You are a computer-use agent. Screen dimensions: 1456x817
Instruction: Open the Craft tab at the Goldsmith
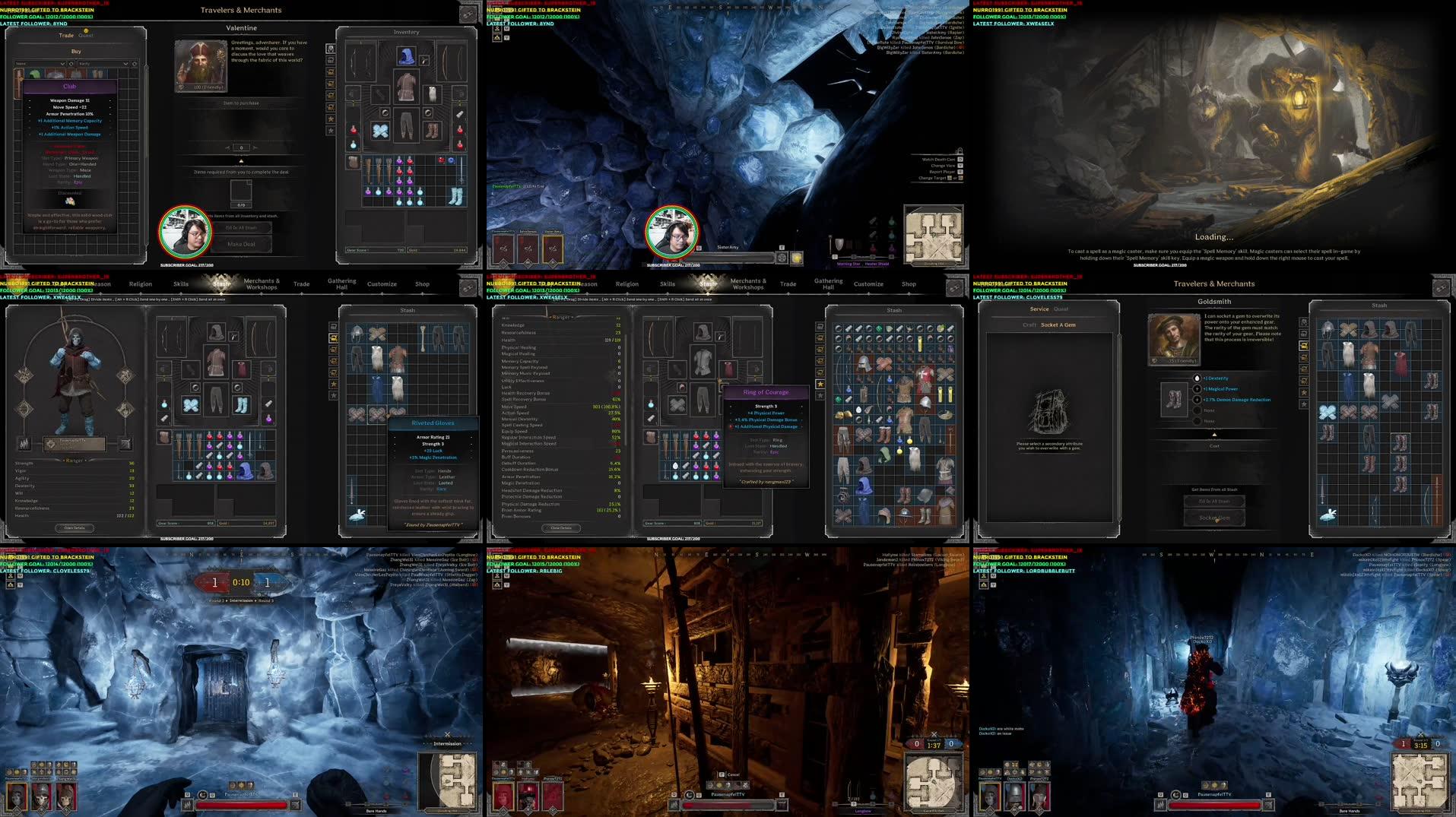[x=1029, y=325]
